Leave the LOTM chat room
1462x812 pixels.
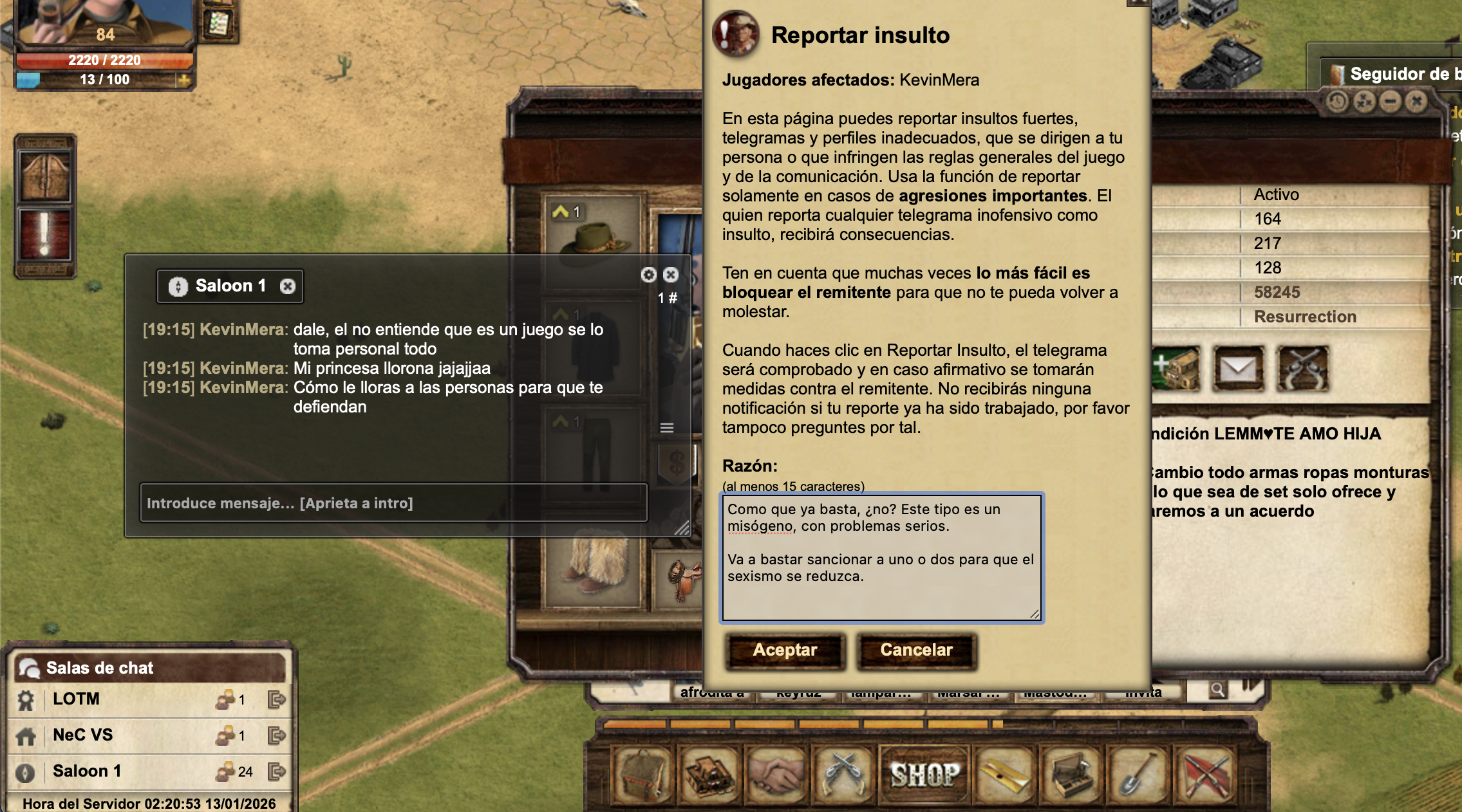276,699
